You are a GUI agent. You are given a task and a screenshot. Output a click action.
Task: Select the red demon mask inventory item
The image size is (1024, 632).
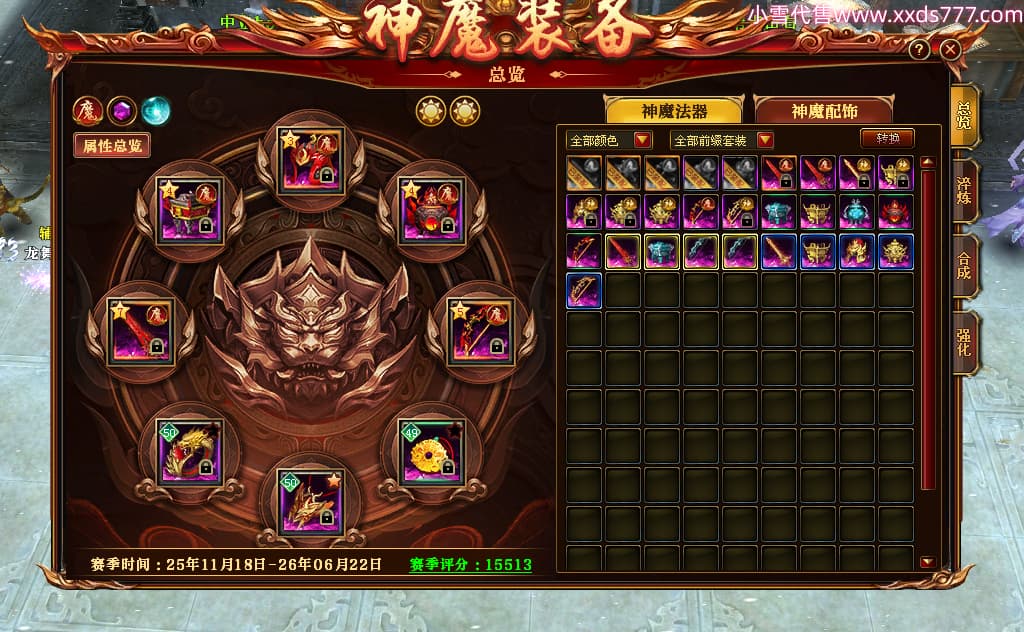(895, 212)
